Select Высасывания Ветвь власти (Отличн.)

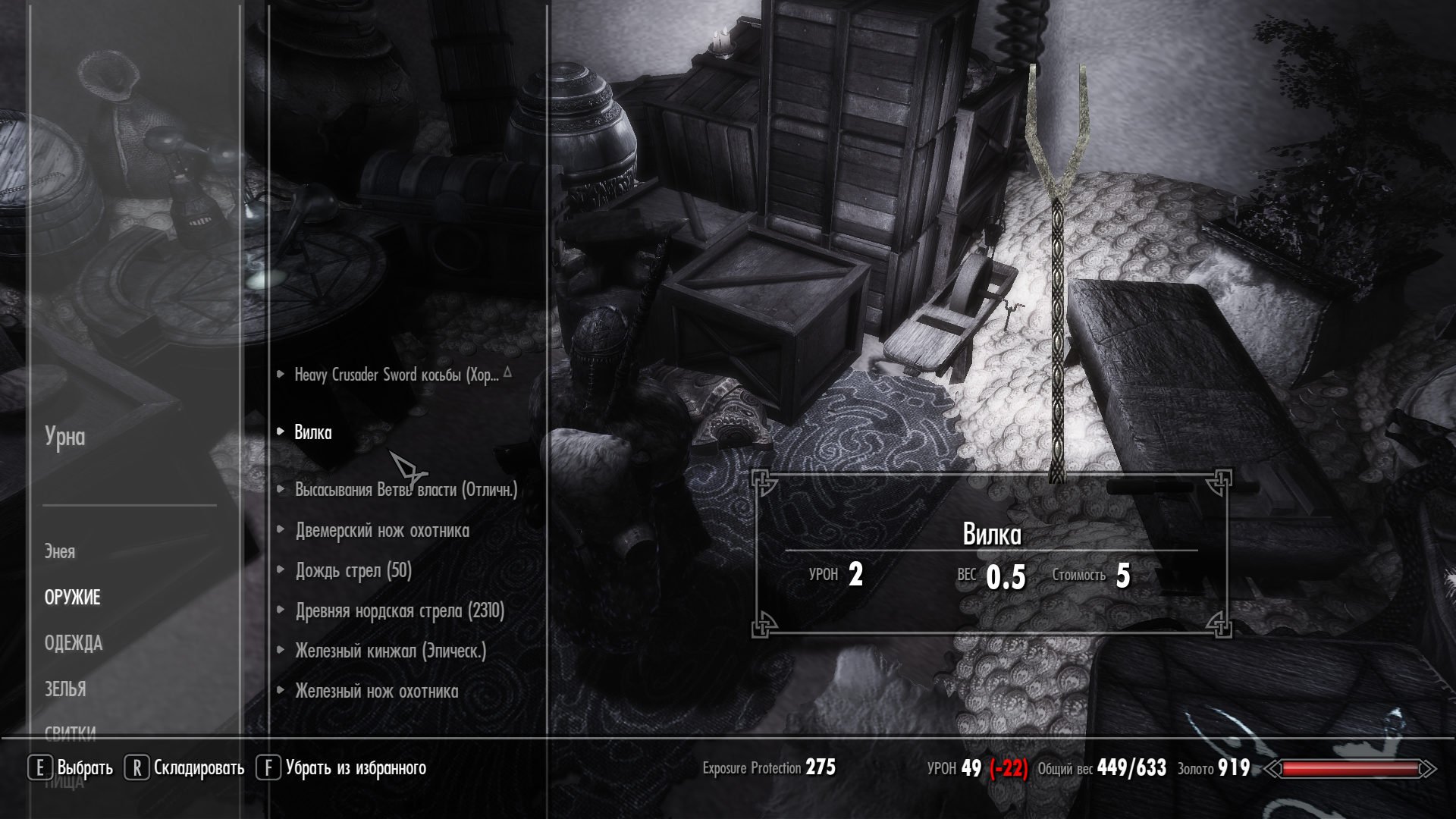(x=406, y=490)
